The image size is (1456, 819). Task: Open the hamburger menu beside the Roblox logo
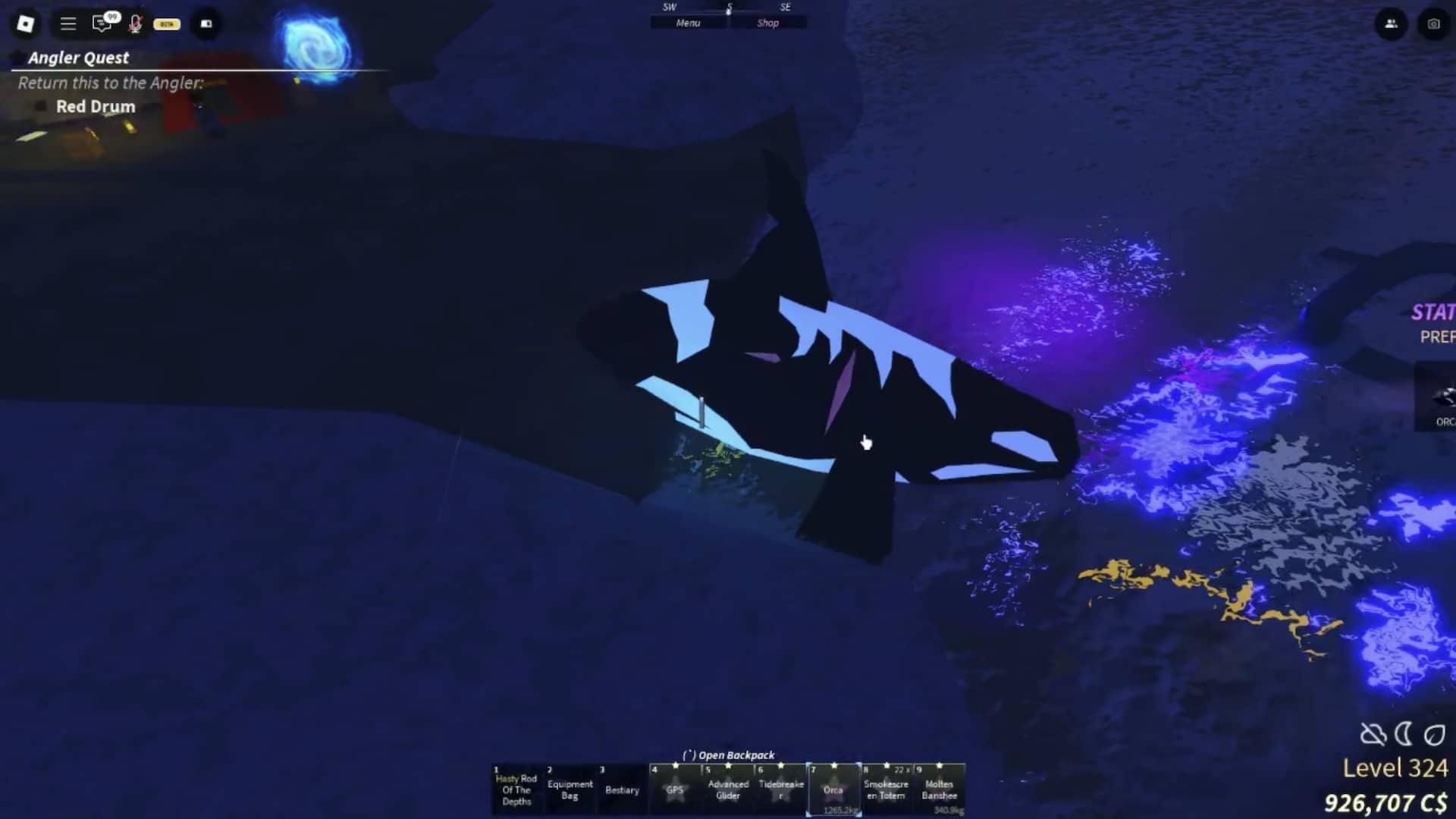tap(67, 24)
